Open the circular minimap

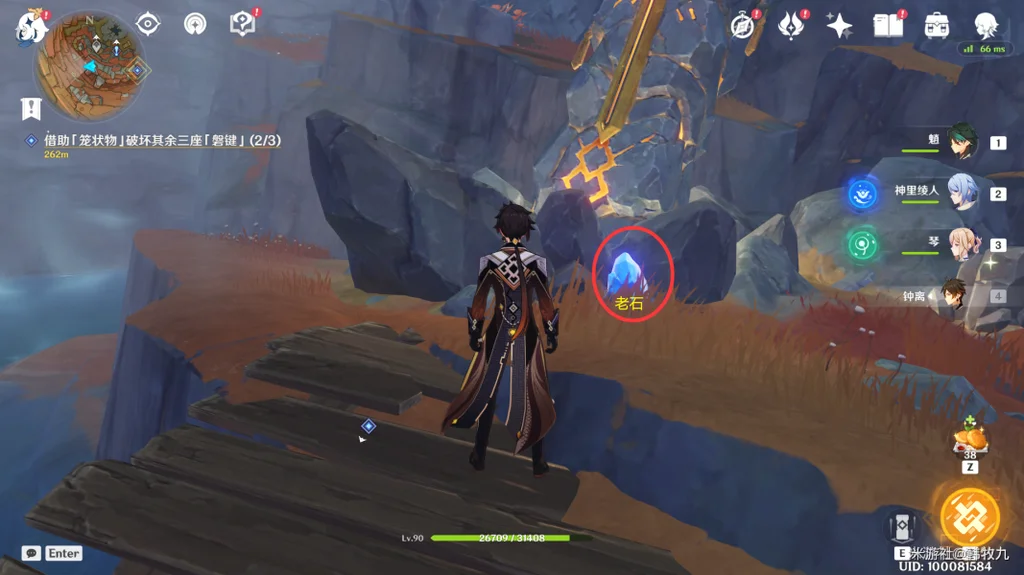point(90,65)
